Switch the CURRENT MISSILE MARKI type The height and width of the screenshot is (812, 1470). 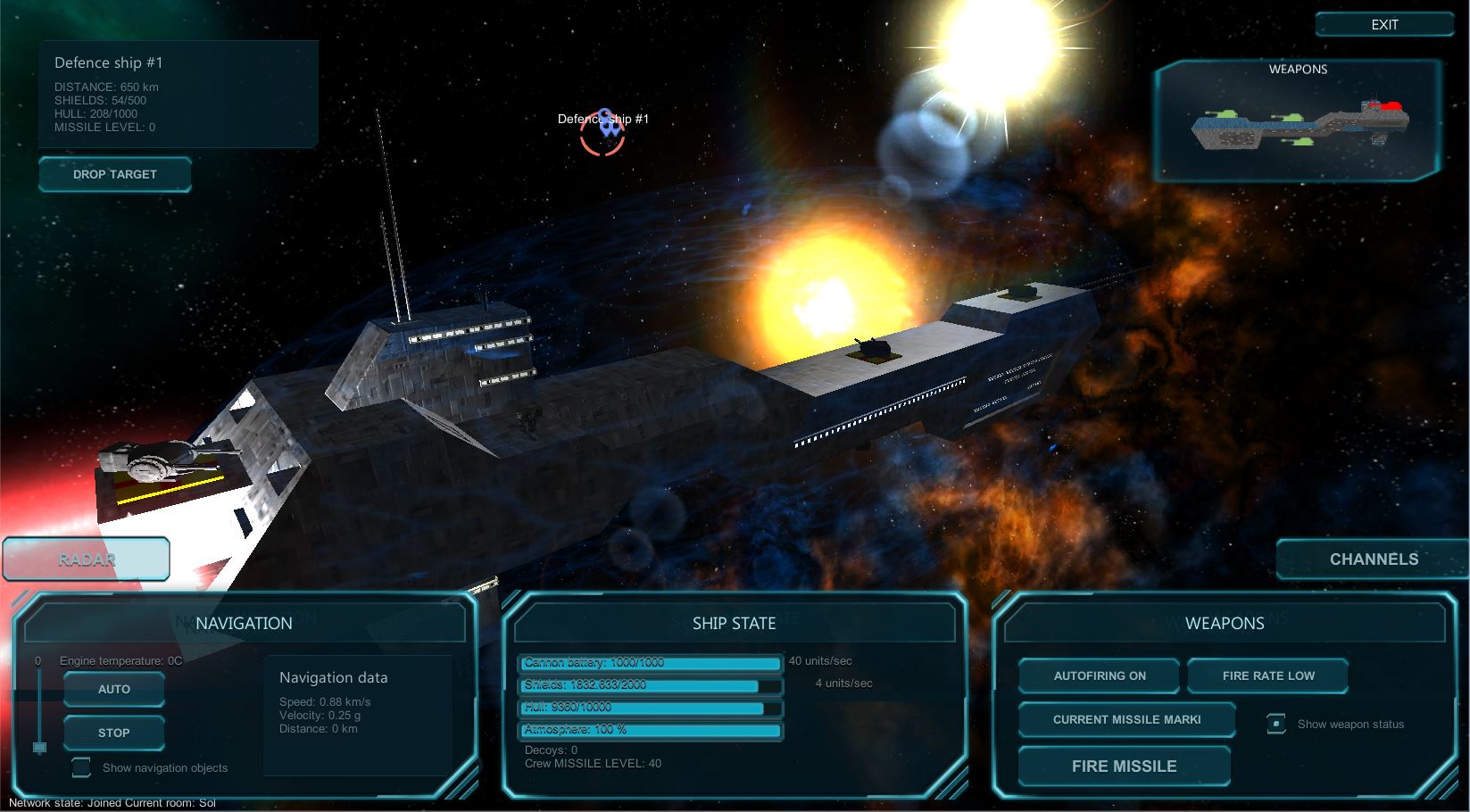tap(1126, 719)
